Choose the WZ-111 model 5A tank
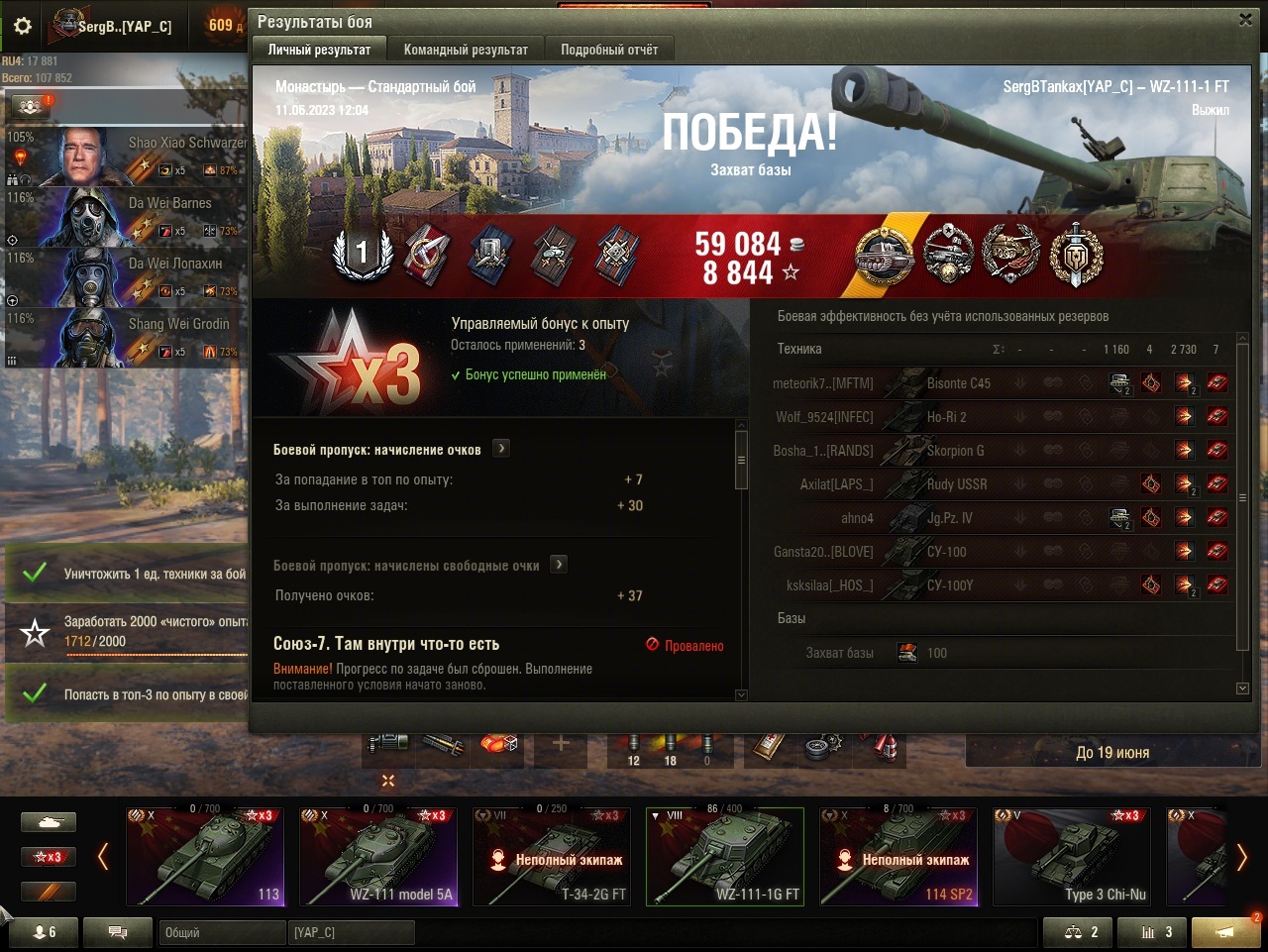 (378, 856)
